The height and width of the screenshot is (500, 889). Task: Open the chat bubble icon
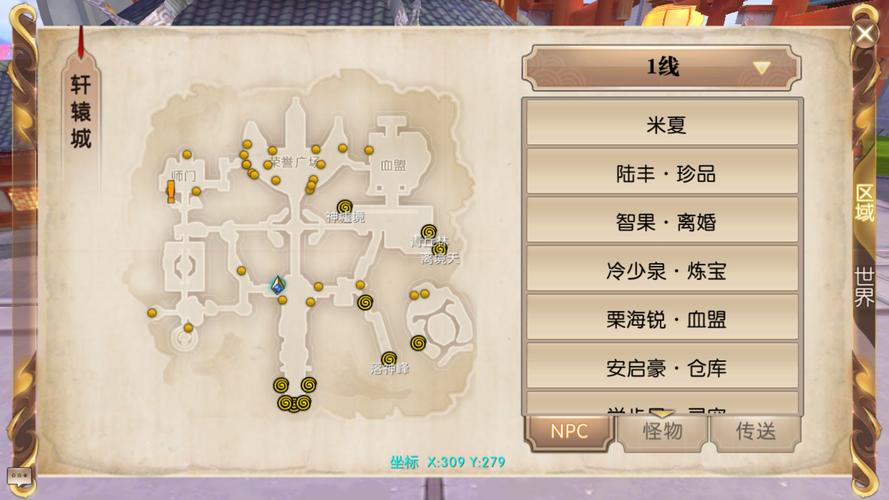(17, 475)
